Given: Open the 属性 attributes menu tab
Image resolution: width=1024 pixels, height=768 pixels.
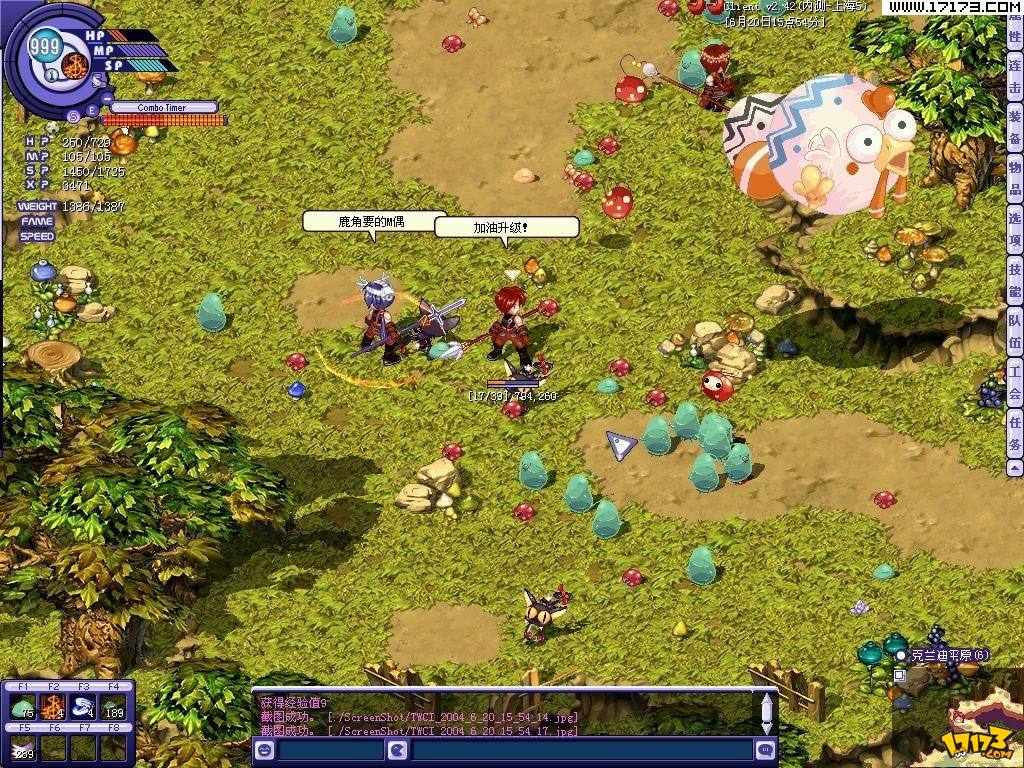Looking at the screenshot, I should click(1014, 30).
